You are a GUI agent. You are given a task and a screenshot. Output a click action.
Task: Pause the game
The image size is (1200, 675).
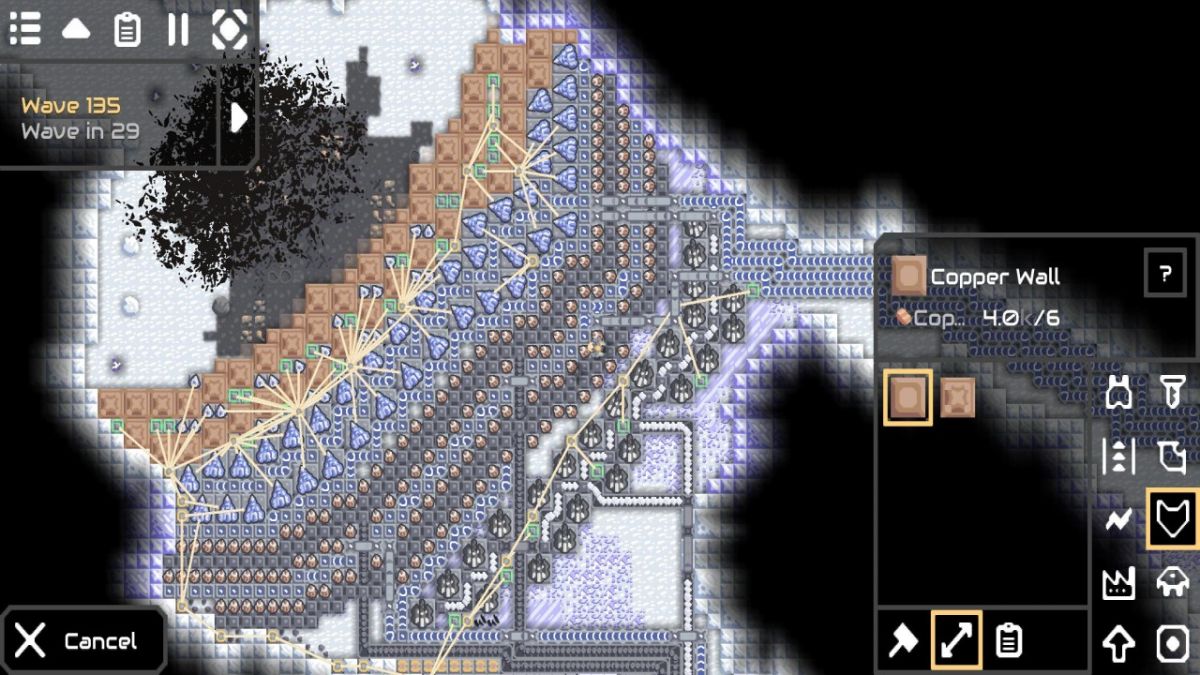178,29
